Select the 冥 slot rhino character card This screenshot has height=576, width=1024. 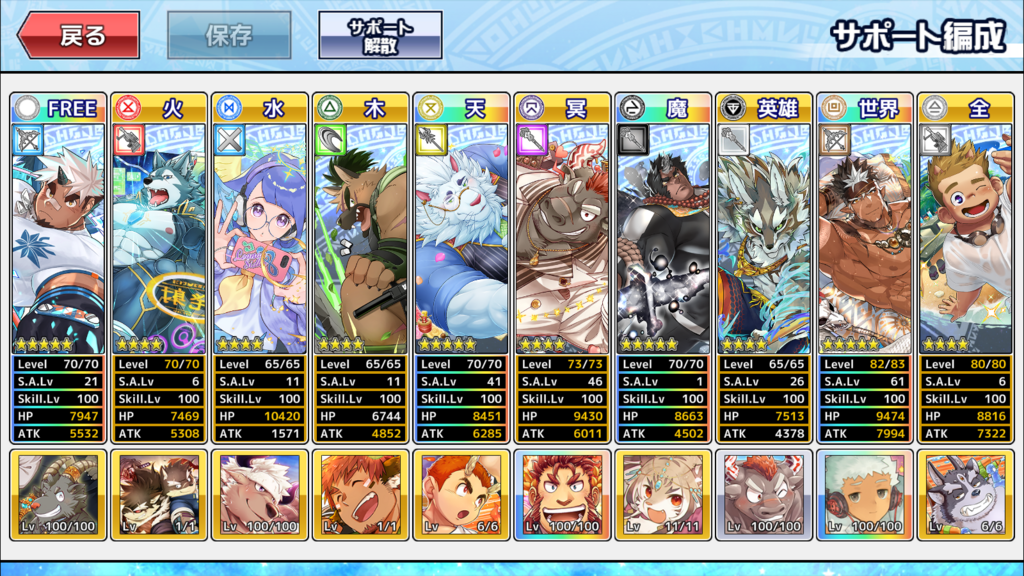click(562, 240)
